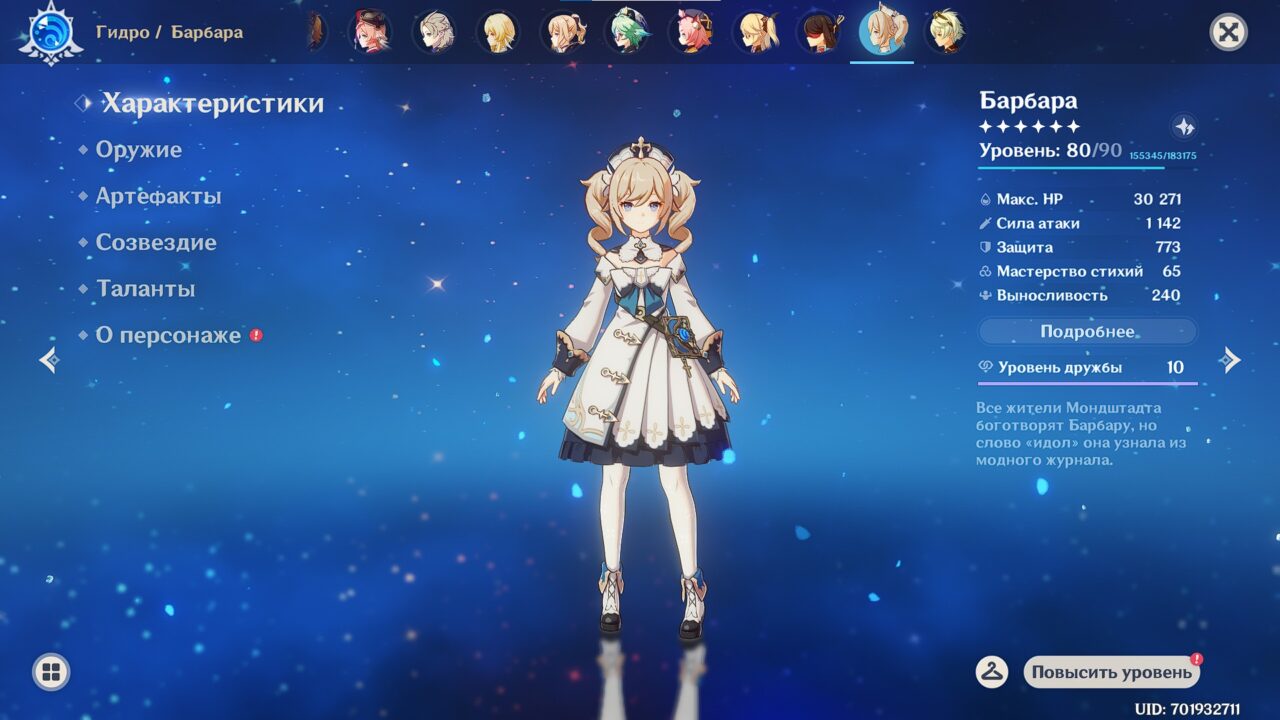Go to the next character arrow
1280x720 pixels.
click(x=1230, y=360)
